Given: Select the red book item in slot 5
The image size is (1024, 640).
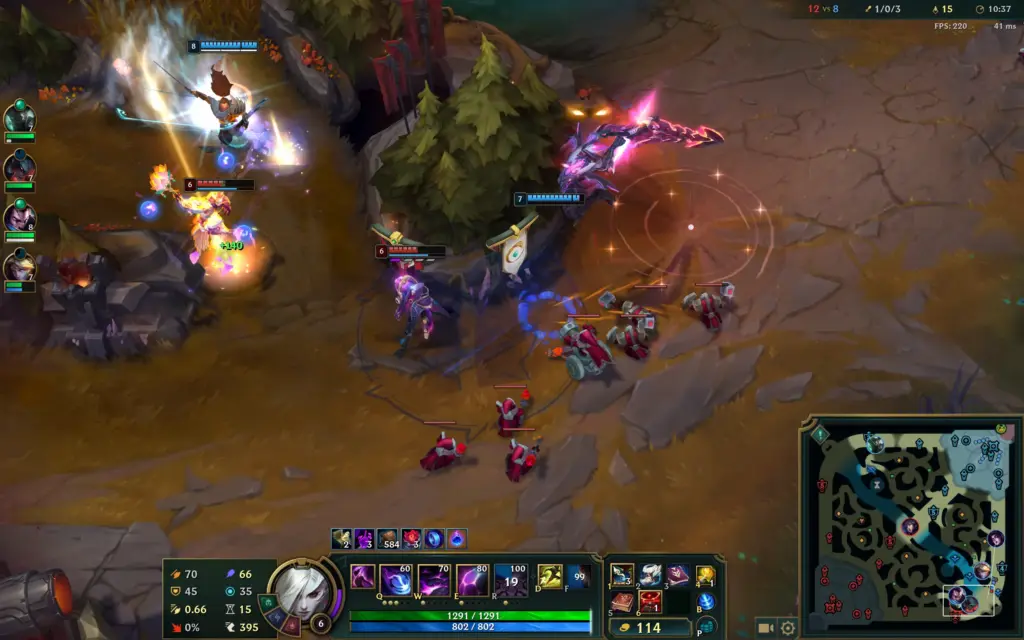Looking at the screenshot, I should [x=622, y=602].
